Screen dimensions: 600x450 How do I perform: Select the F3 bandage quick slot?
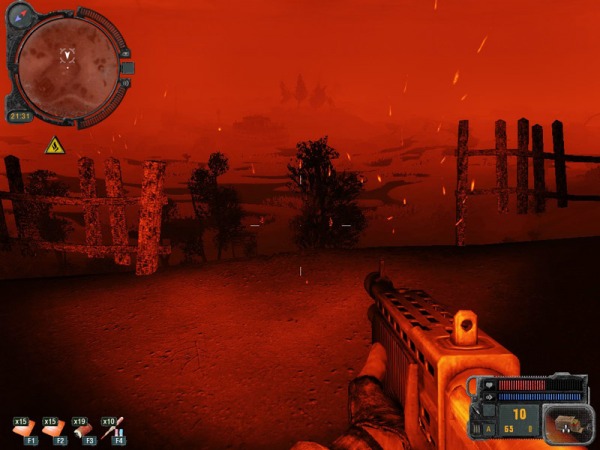tap(83, 430)
